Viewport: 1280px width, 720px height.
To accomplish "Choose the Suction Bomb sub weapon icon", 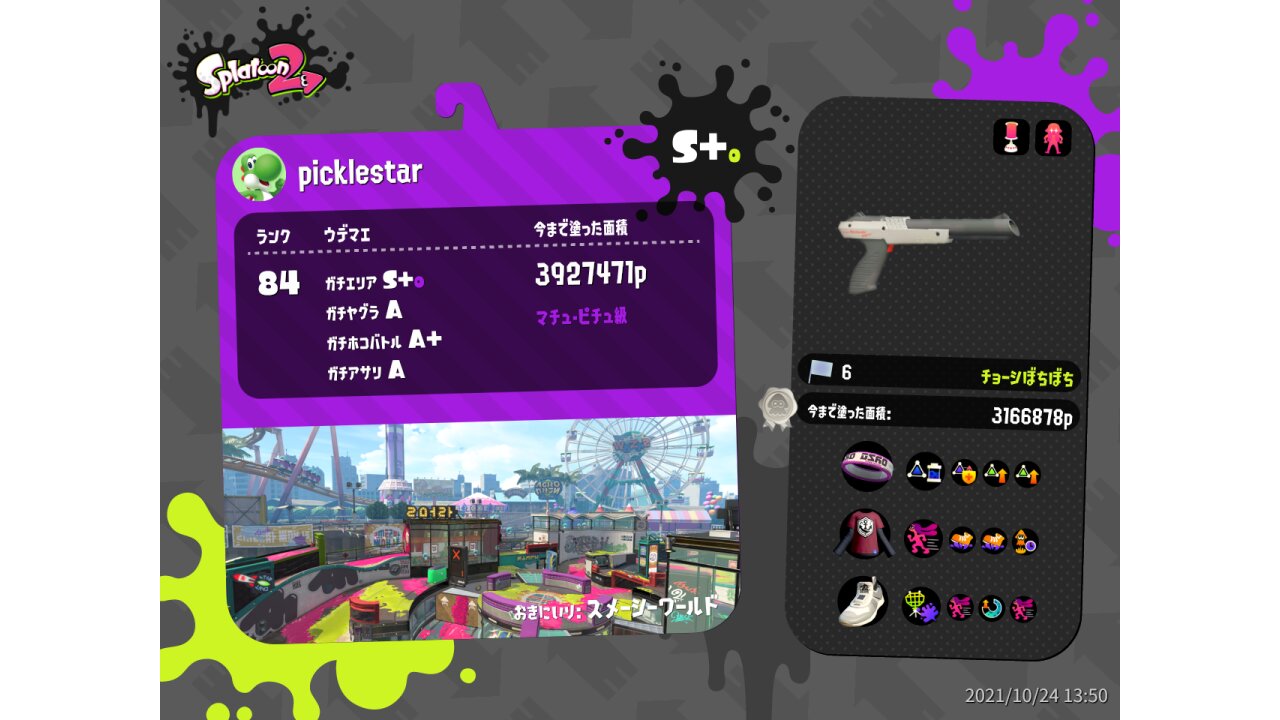I will [1011, 138].
